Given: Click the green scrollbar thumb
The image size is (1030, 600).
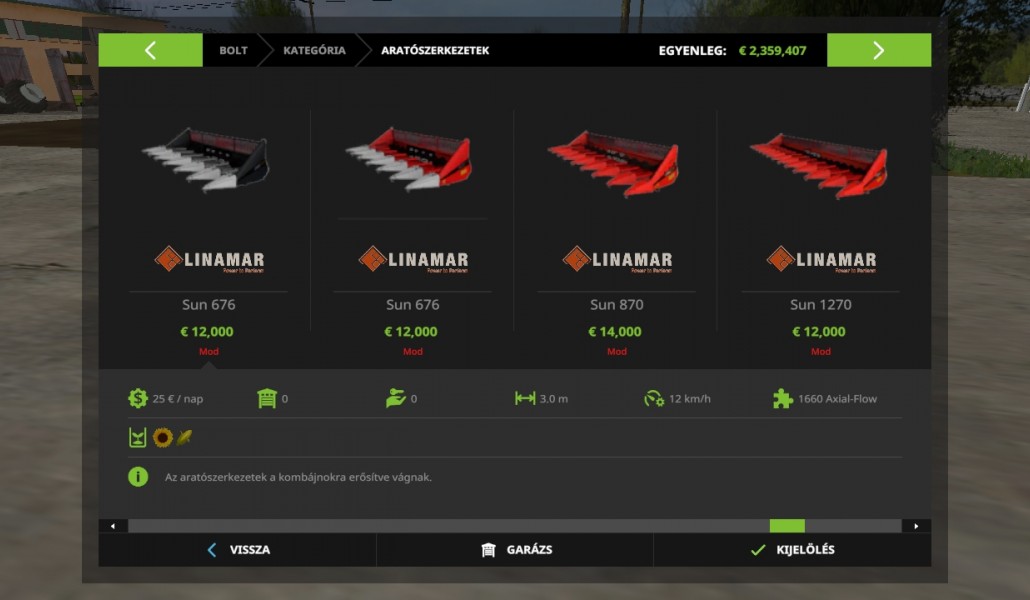Looking at the screenshot, I should (x=787, y=526).
